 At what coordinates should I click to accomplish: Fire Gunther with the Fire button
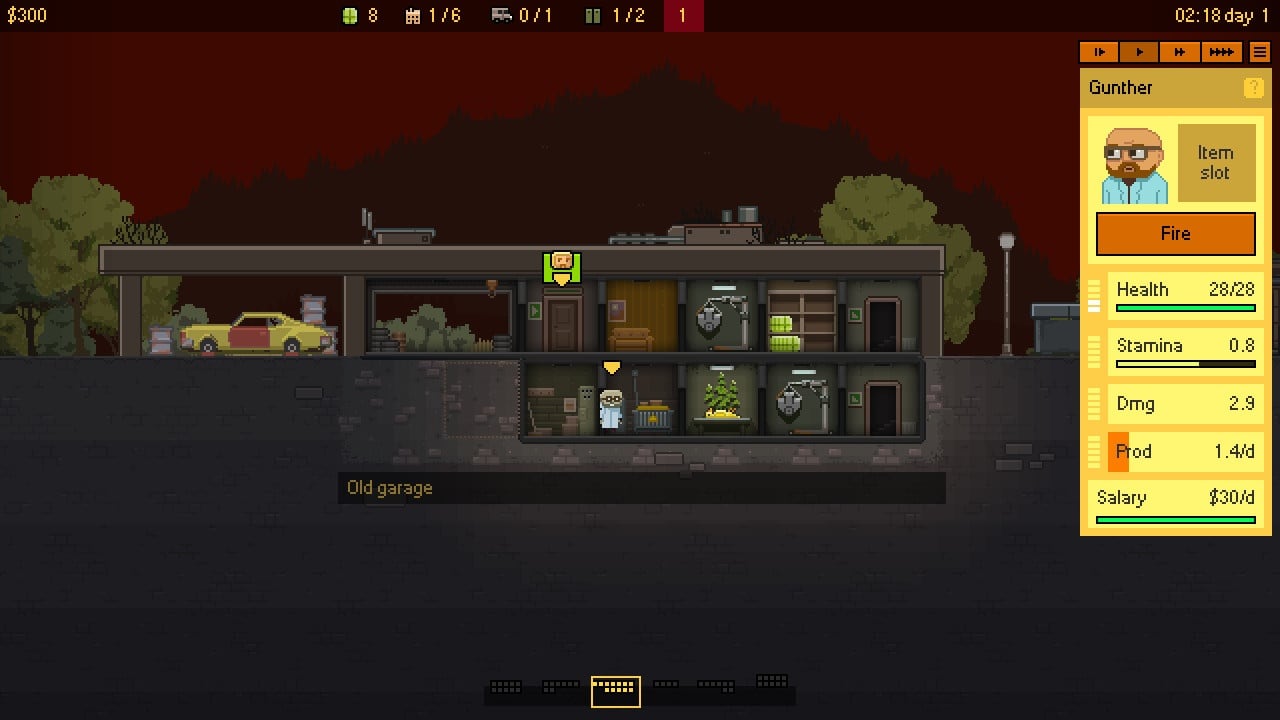pyautogui.click(x=1175, y=234)
